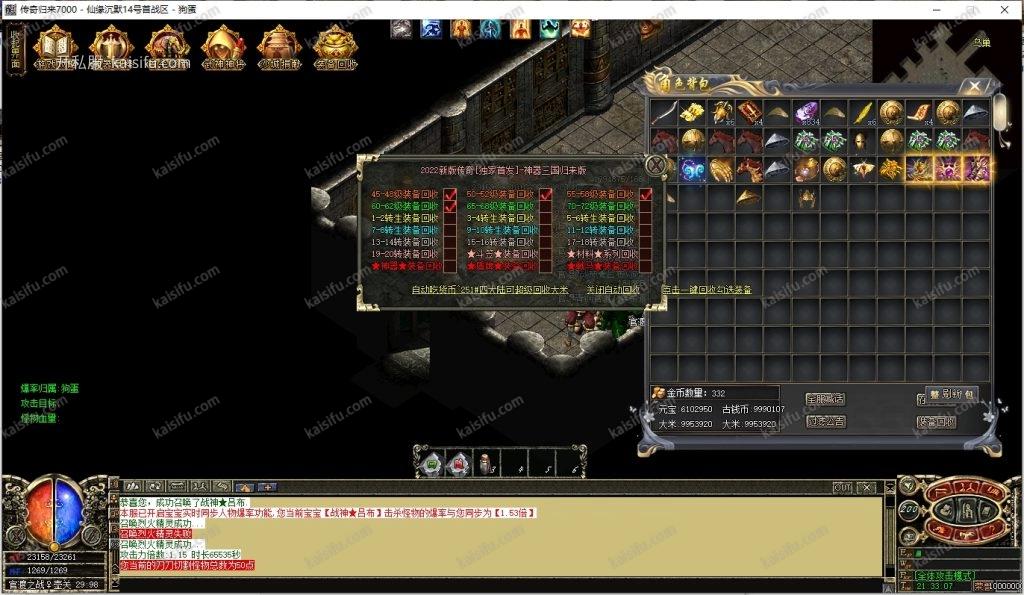Select the purple crystal item in the backpack
This screenshot has width=1024, height=595.
(806, 112)
